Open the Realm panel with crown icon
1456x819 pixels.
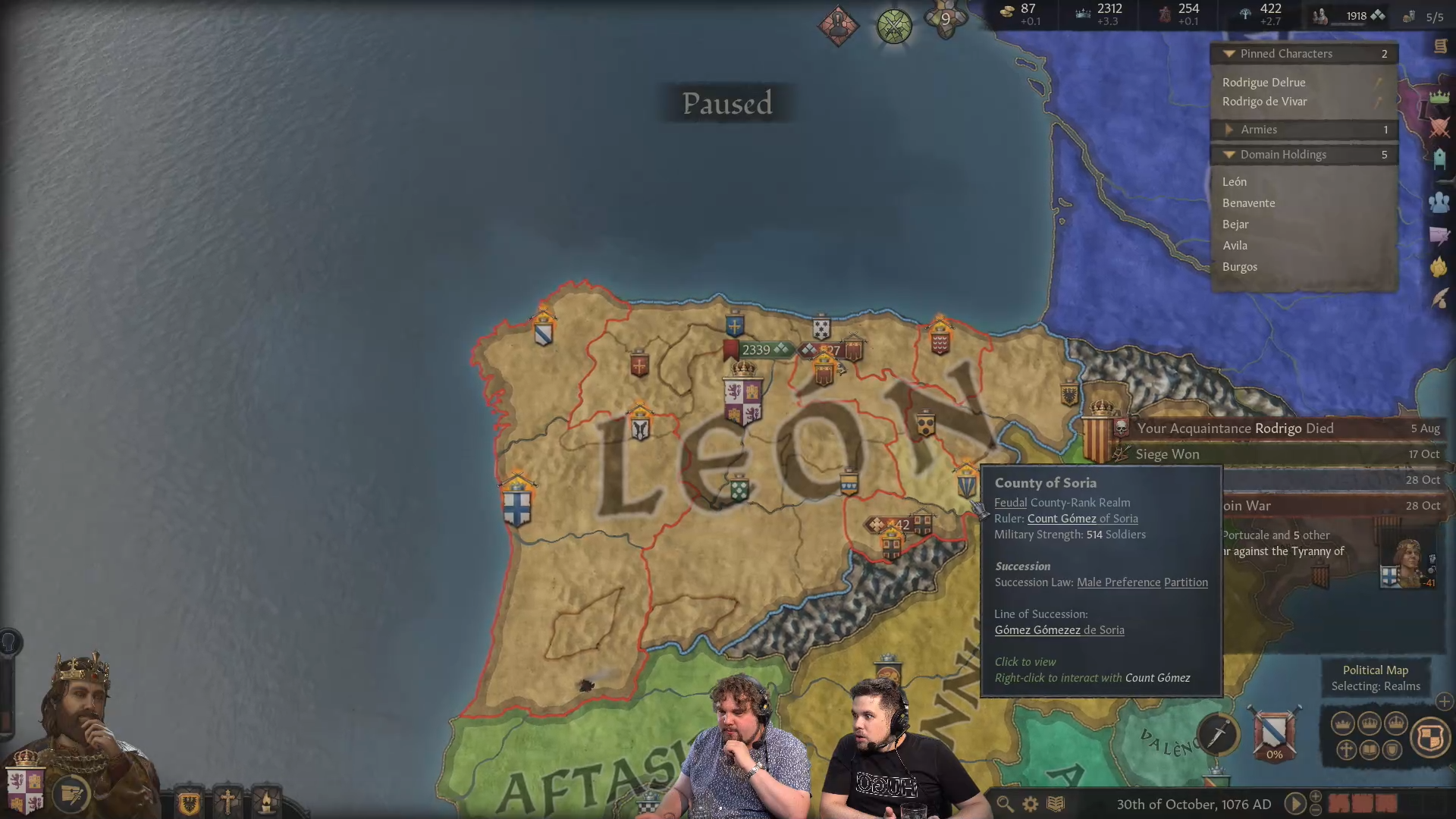click(1439, 97)
